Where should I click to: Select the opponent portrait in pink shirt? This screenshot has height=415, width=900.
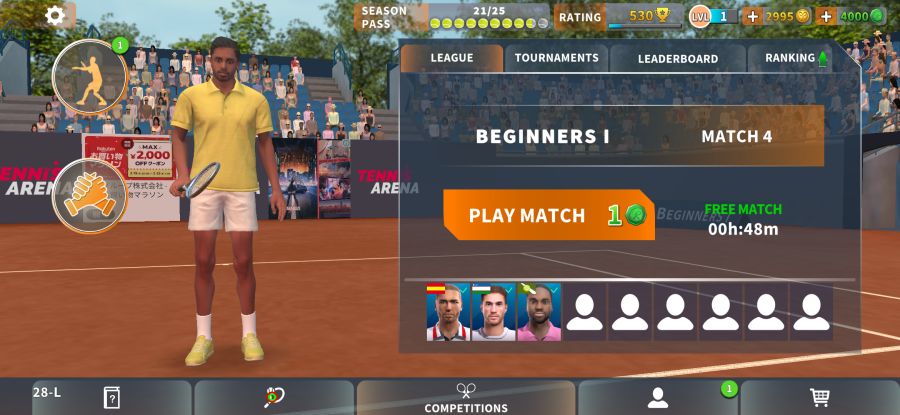539,313
